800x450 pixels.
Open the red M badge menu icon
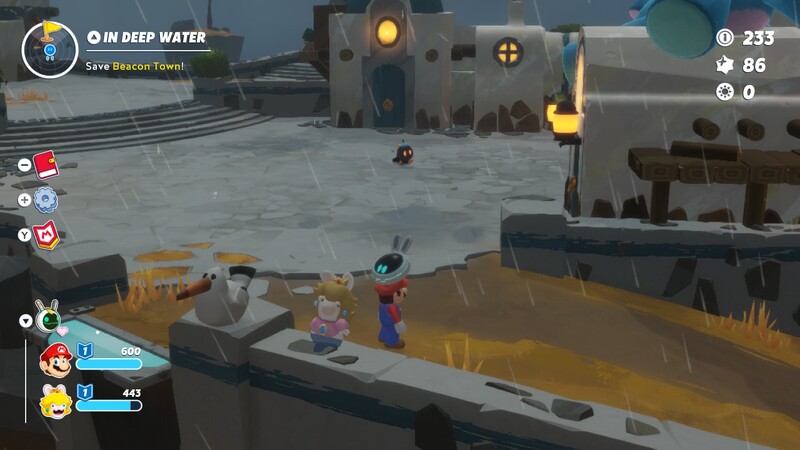45,234
